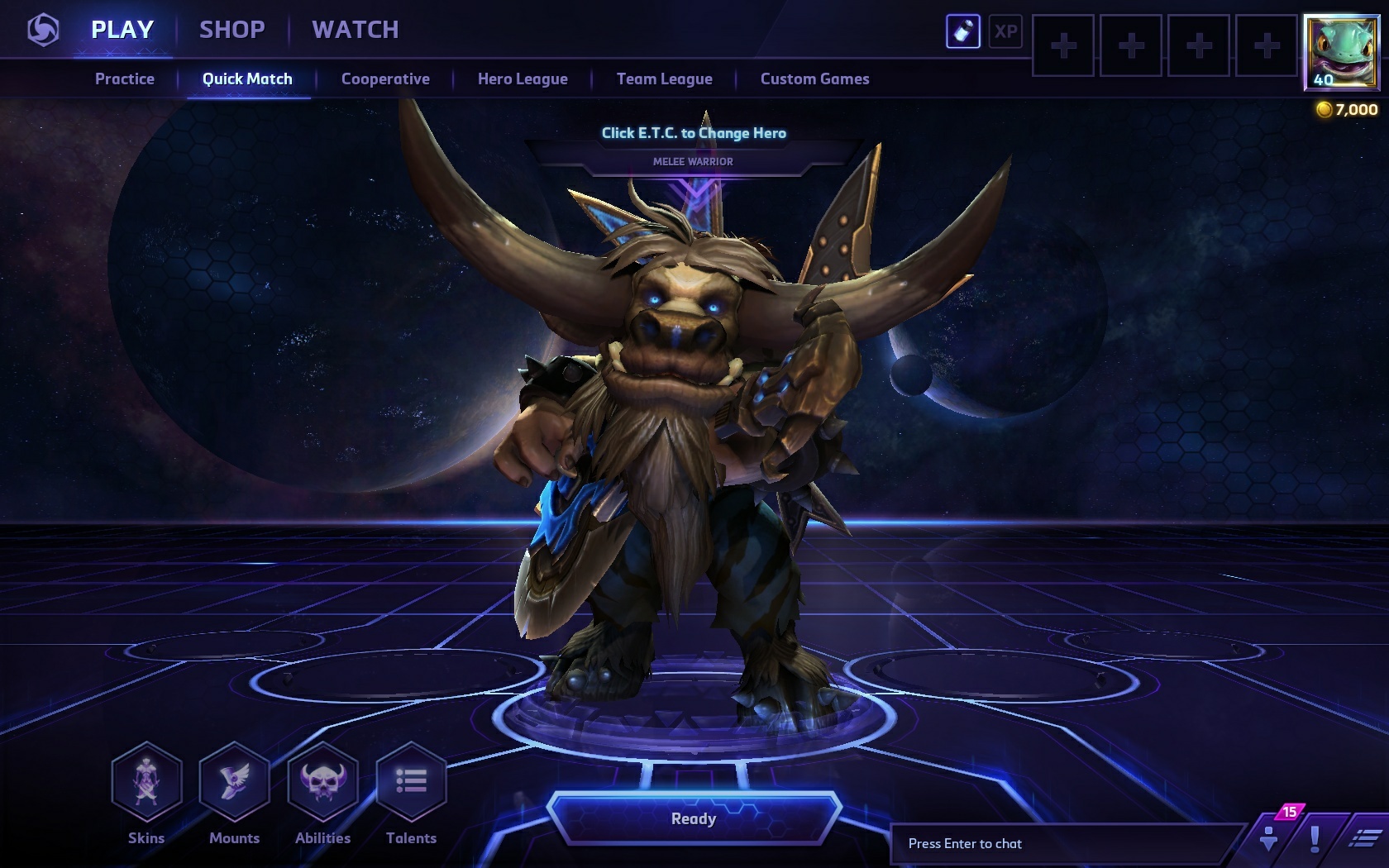Open the exclamation mark alerts icon
The width and height of the screenshot is (1389, 868).
1314,839
